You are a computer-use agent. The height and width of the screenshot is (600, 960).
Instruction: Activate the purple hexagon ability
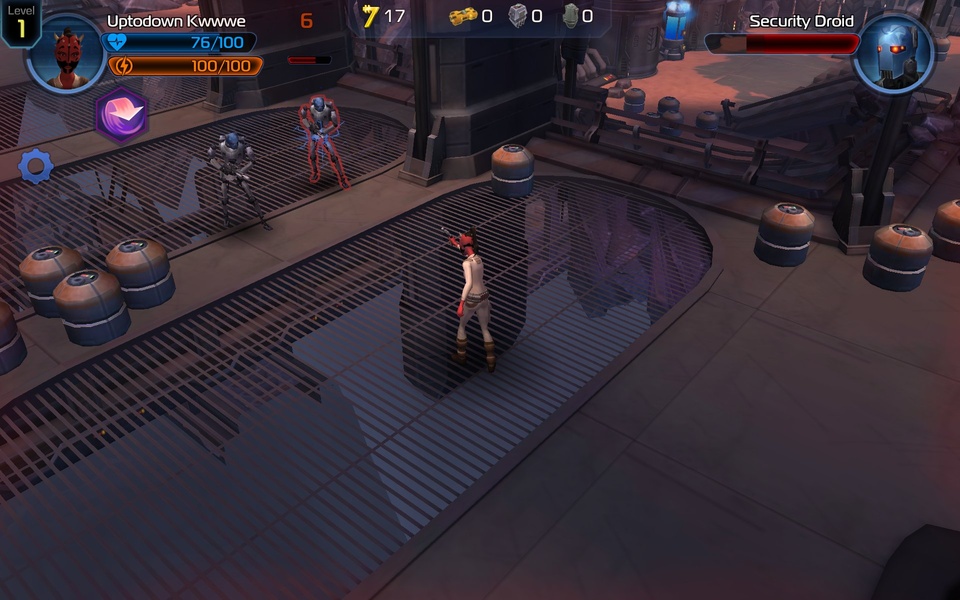(x=122, y=114)
